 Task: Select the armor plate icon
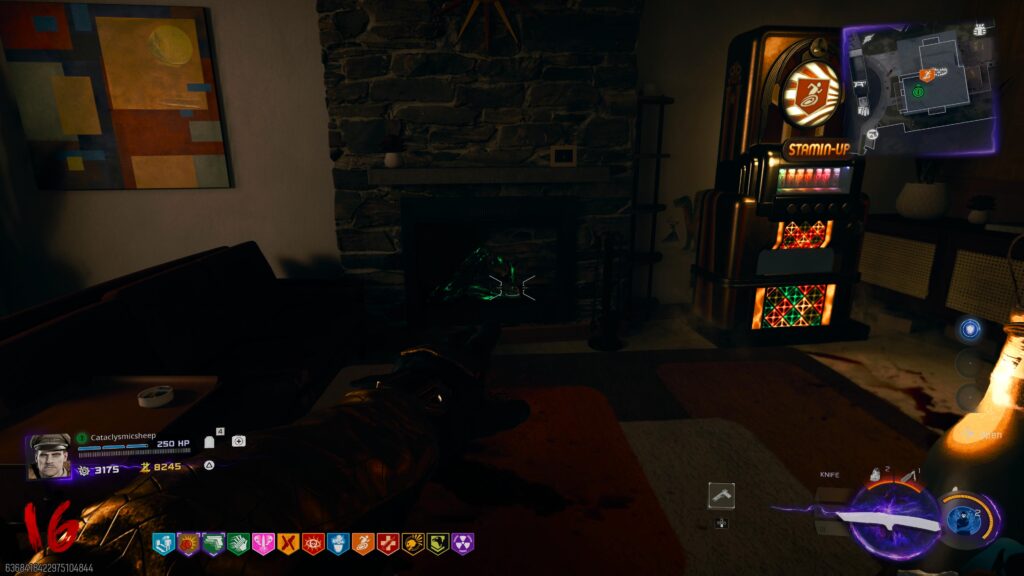[x=210, y=441]
